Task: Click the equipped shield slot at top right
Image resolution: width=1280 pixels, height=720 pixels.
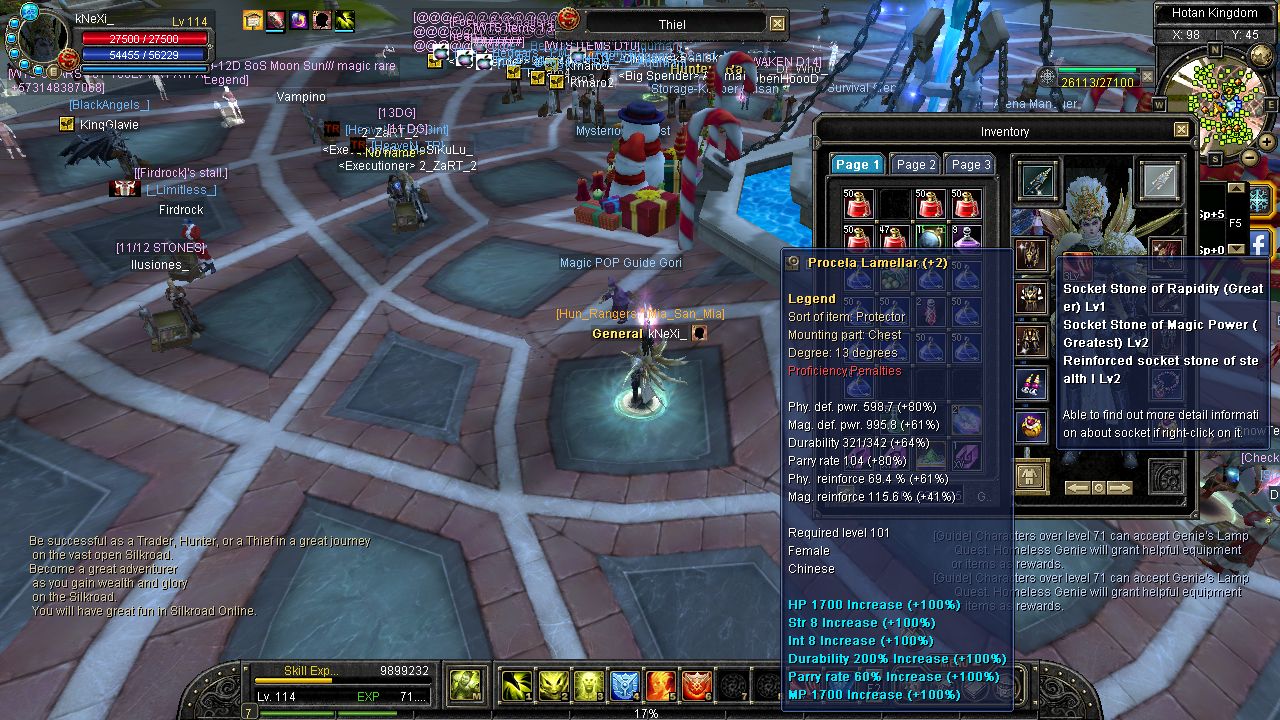Action: [x=1159, y=180]
